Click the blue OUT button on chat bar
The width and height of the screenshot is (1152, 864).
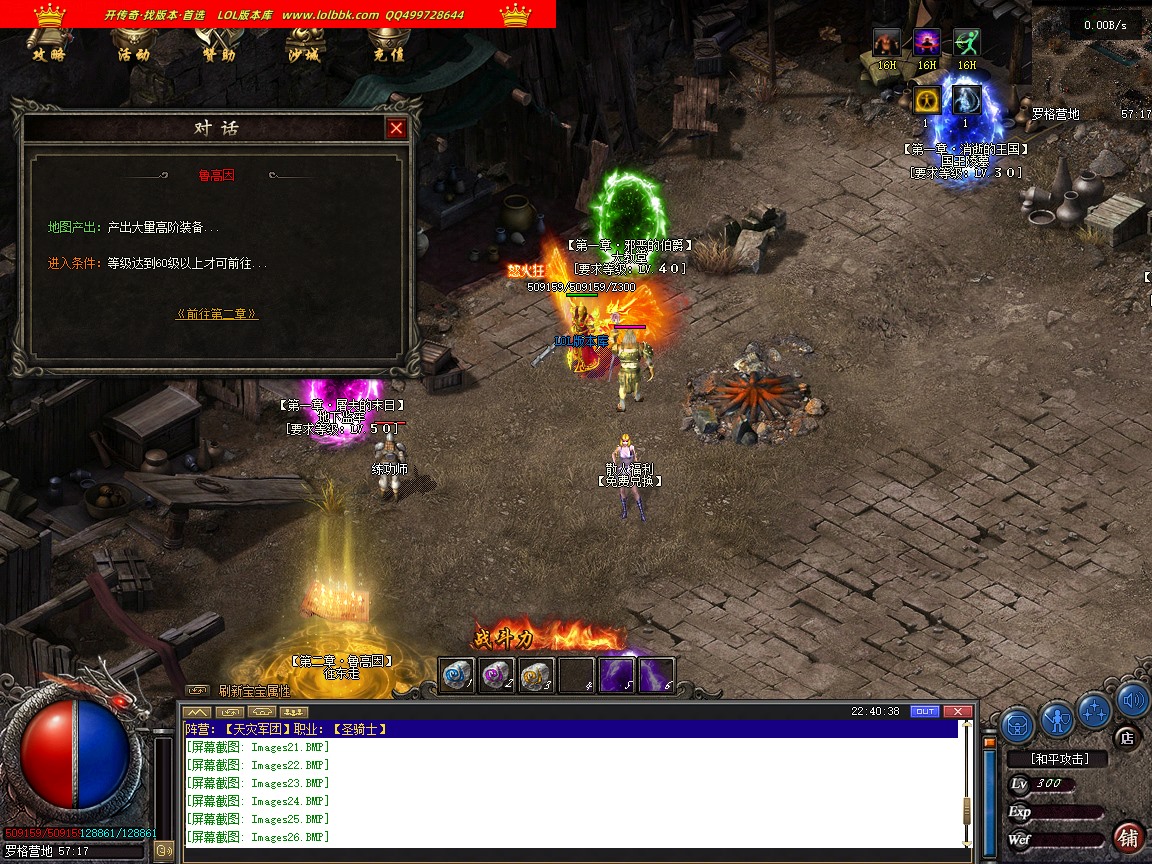(x=925, y=711)
